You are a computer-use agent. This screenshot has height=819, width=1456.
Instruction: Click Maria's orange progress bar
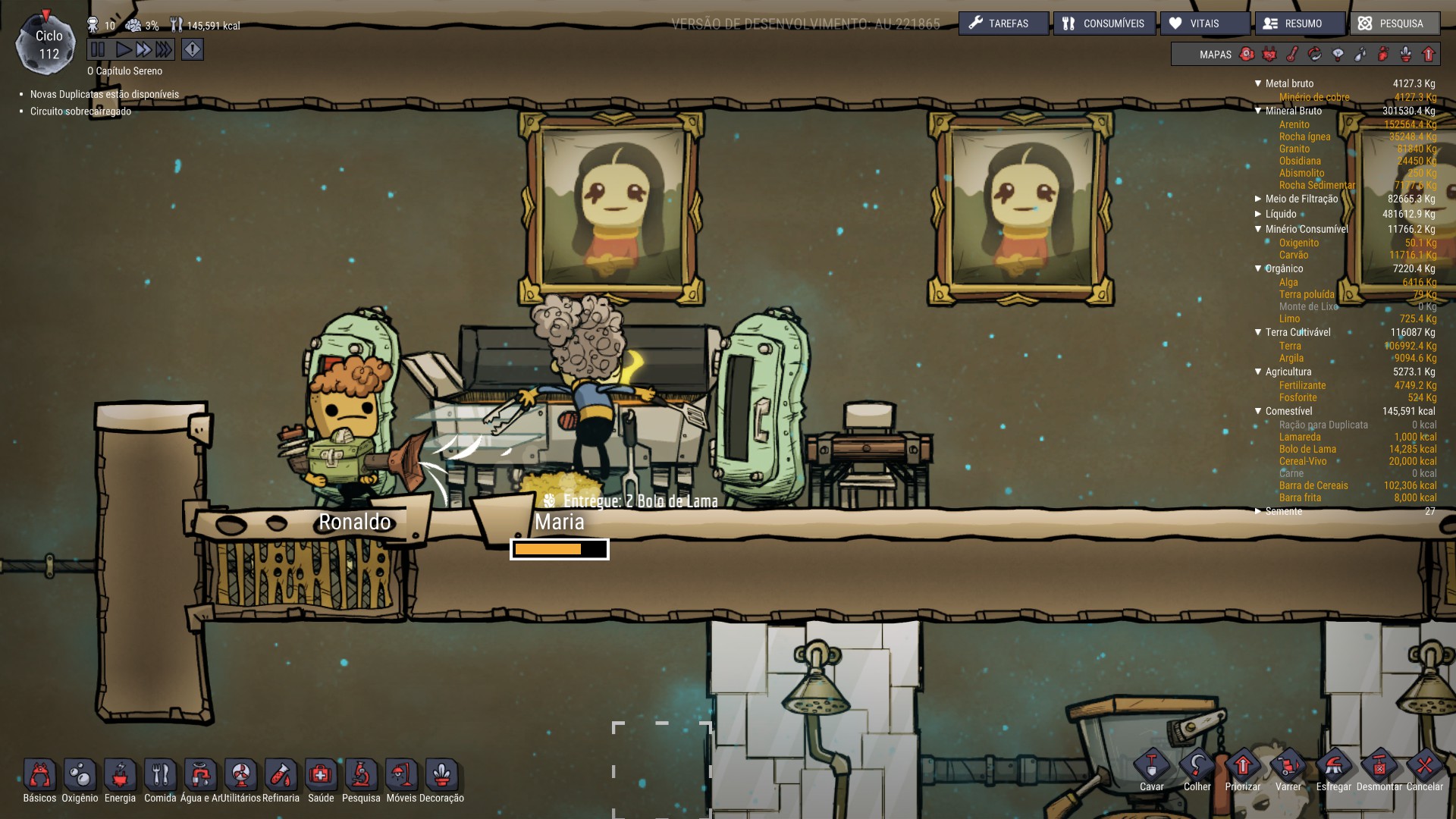click(x=560, y=548)
